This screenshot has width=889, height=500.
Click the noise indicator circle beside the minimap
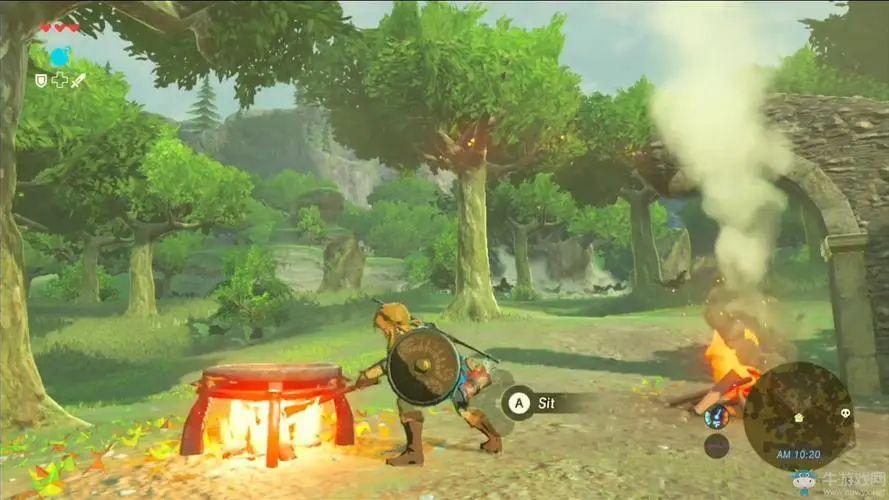[716, 446]
